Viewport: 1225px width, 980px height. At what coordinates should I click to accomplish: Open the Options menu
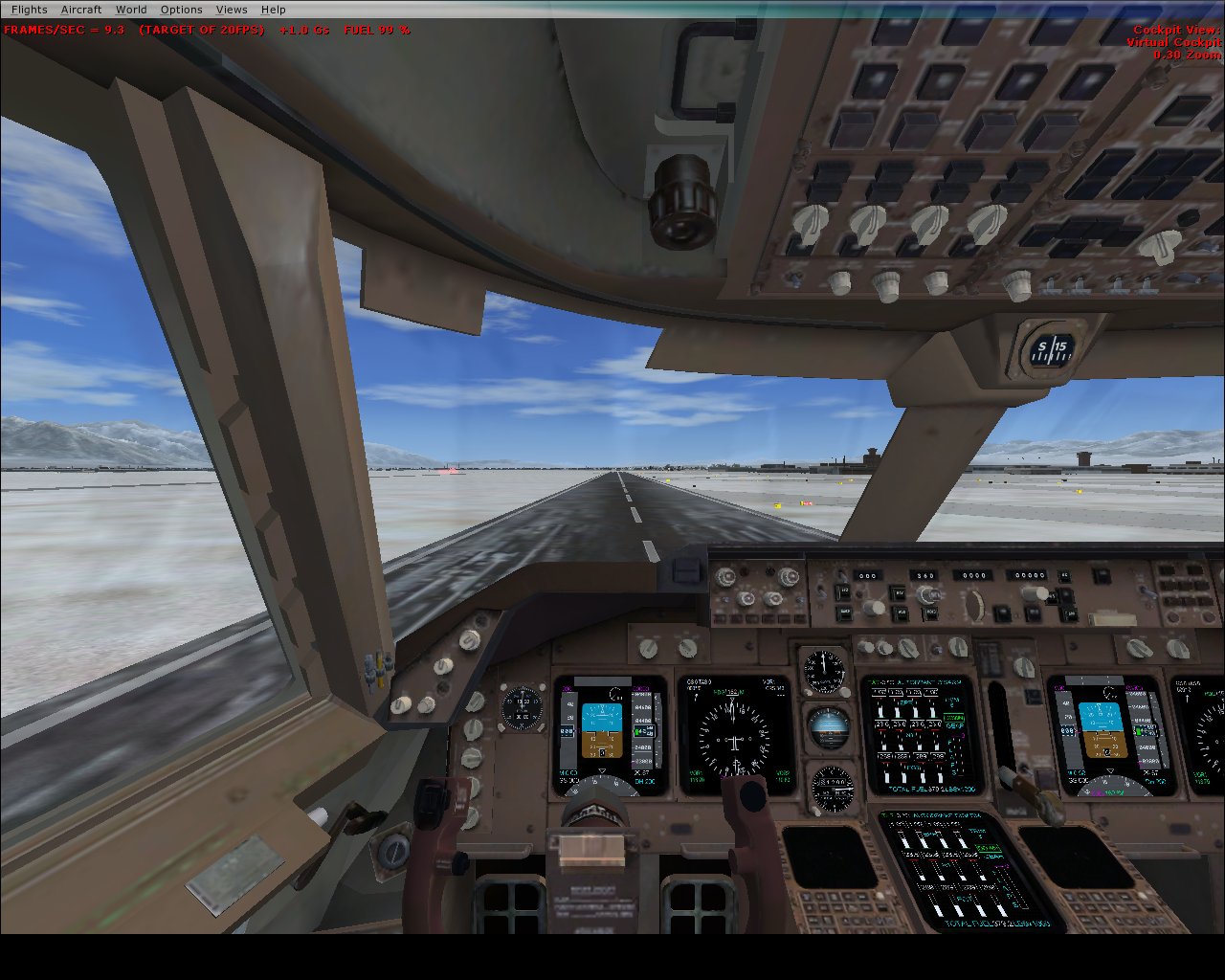[x=181, y=10]
